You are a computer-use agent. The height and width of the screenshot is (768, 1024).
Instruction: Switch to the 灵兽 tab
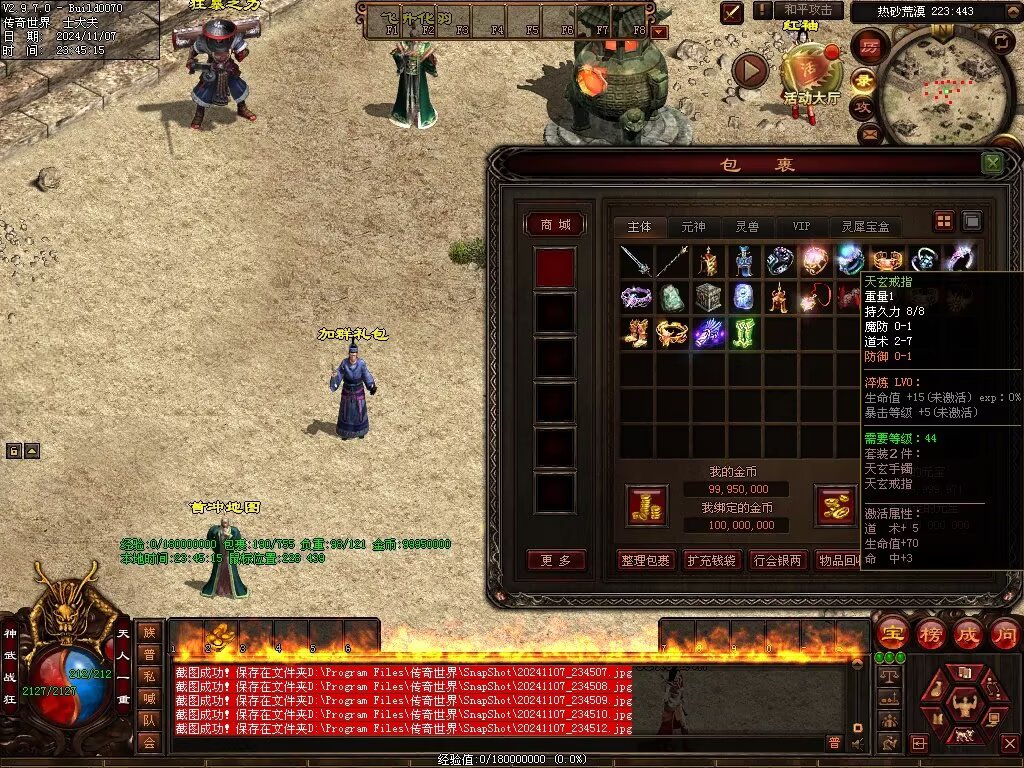click(x=747, y=227)
